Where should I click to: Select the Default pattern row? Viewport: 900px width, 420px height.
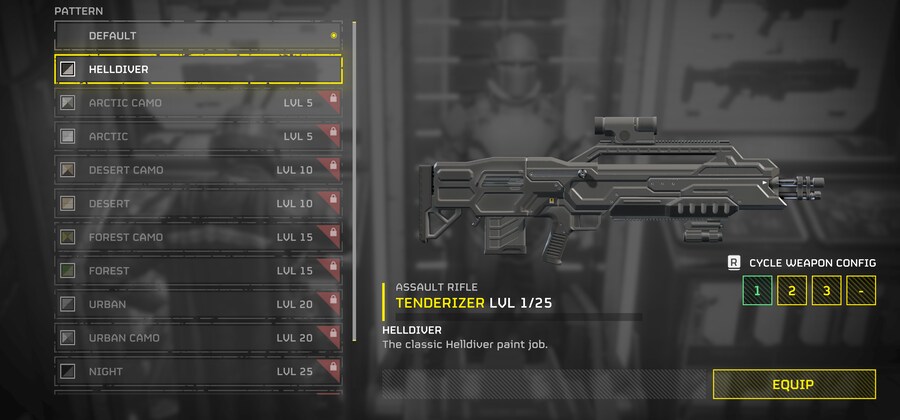[x=197, y=36]
